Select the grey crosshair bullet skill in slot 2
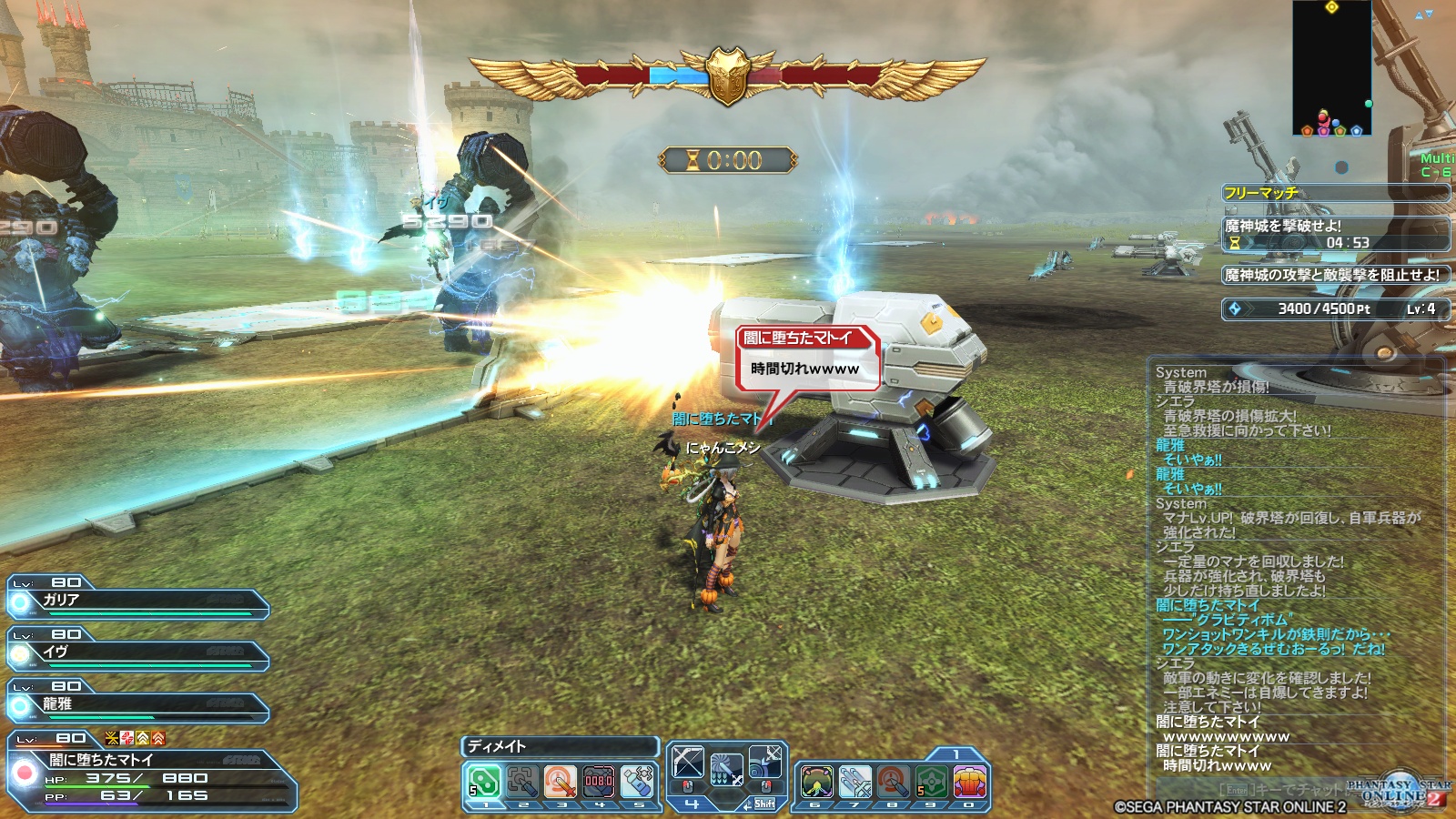This screenshot has height=819, width=1456. 522,781
